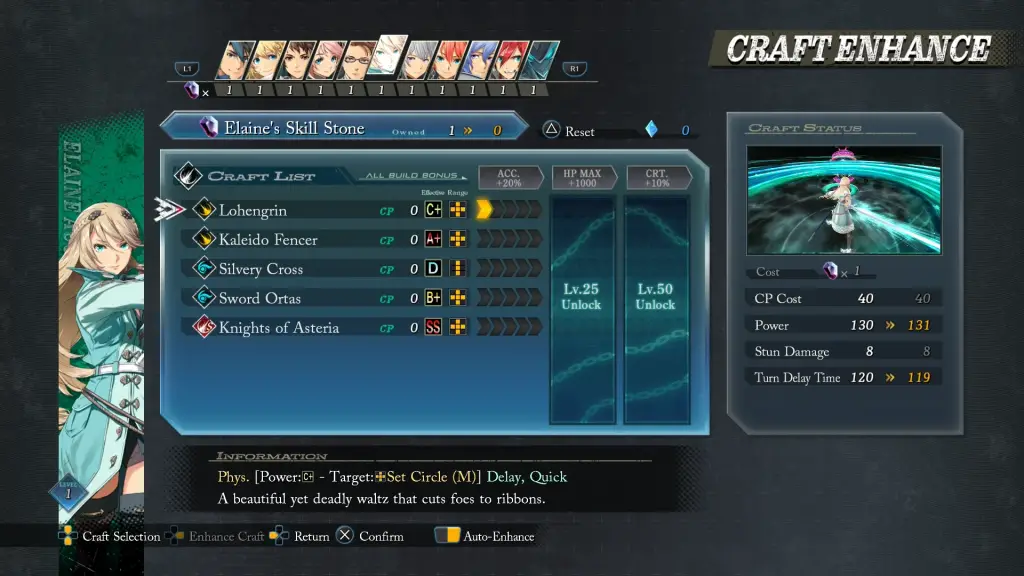Select the Lohengrin craft row

click(253, 210)
